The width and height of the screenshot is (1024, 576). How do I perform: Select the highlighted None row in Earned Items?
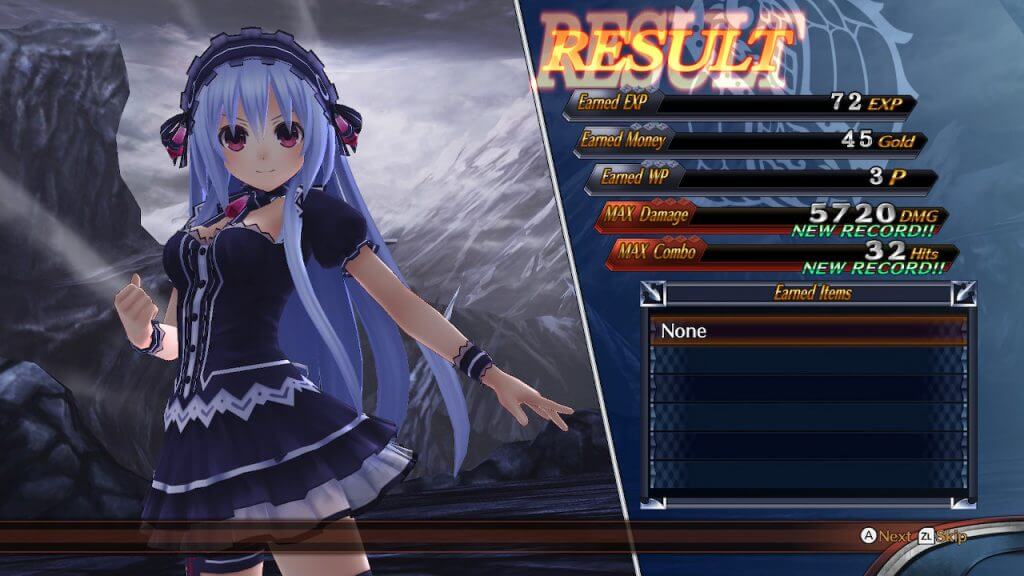(x=808, y=331)
